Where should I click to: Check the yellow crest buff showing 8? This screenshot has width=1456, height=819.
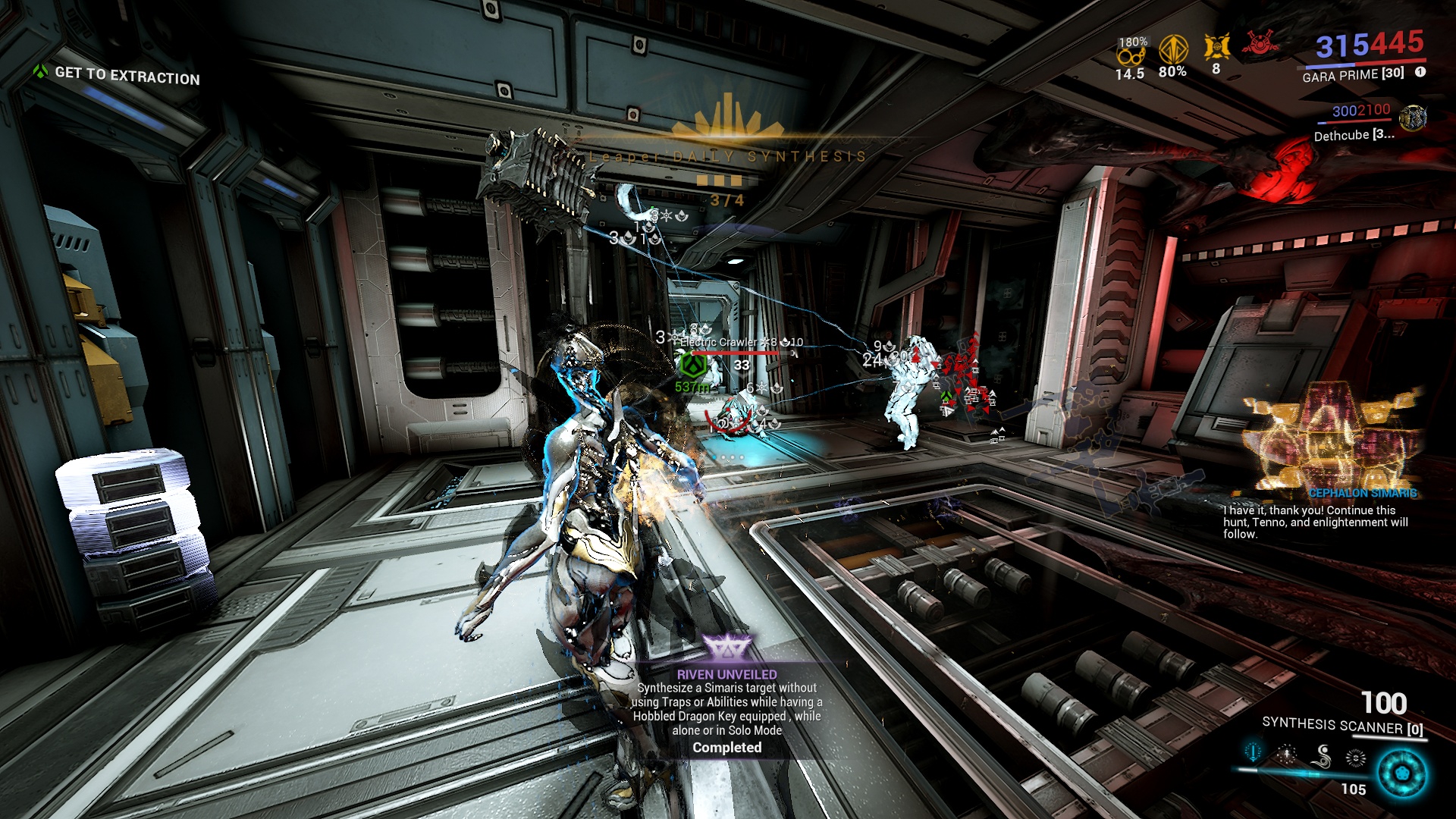click(x=1216, y=48)
